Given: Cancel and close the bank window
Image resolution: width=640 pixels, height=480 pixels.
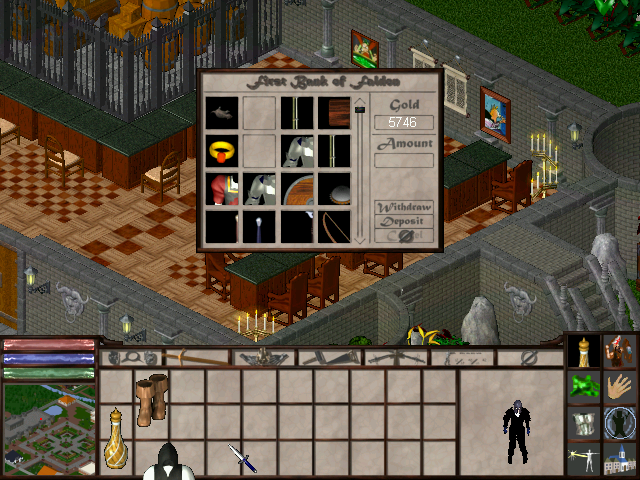Looking at the screenshot, I should (x=404, y=236).
